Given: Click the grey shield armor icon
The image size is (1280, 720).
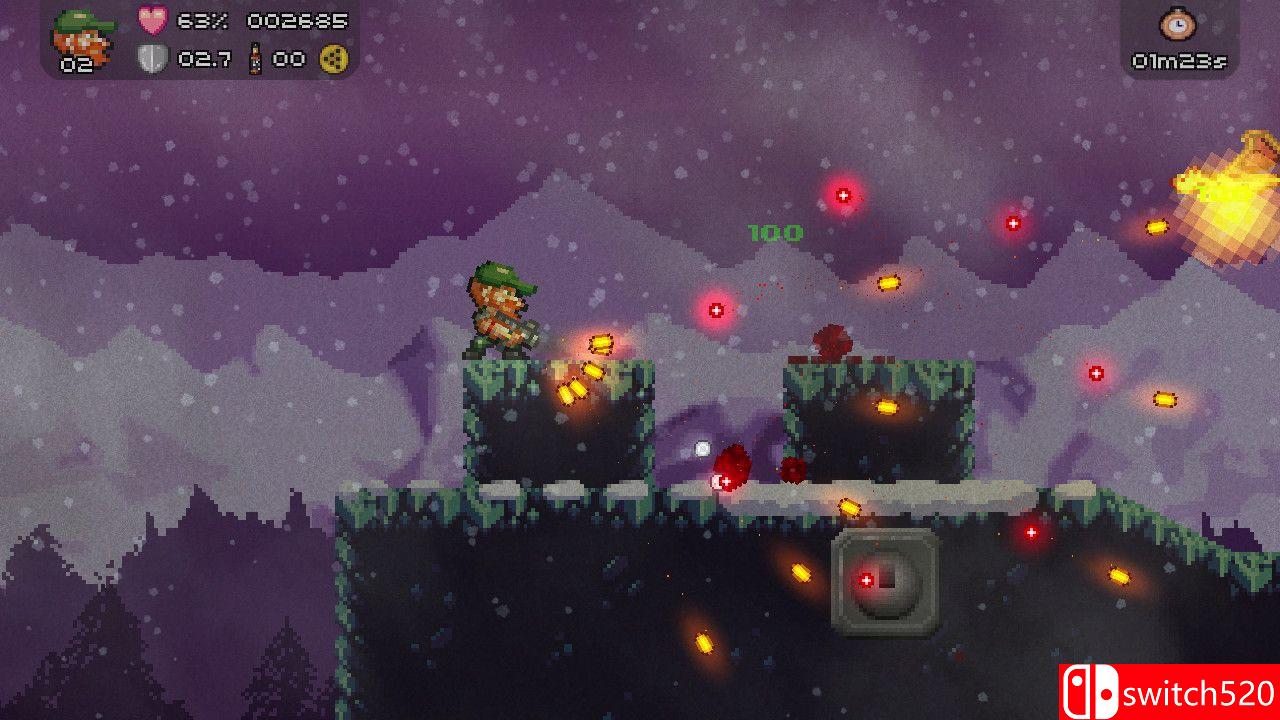Looking at the screenshot, I should 152,59.
